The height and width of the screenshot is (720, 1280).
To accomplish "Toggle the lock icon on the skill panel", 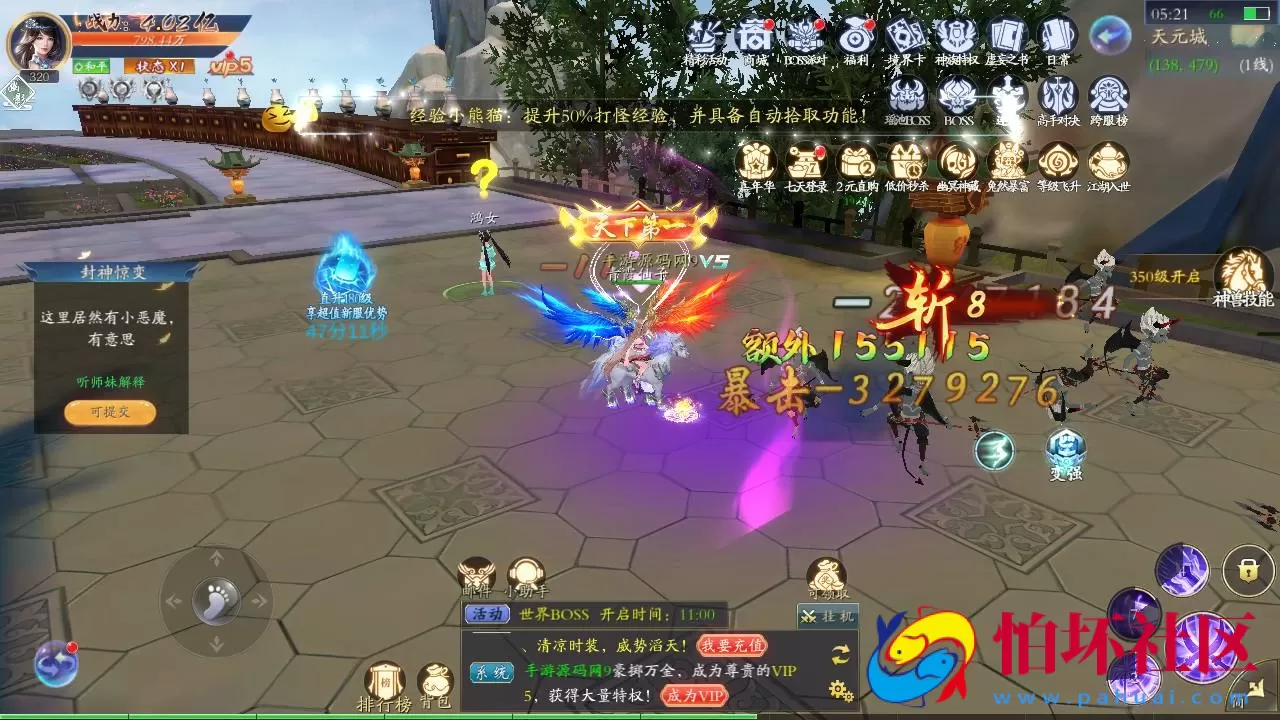I will click(x=1250, y=568).
